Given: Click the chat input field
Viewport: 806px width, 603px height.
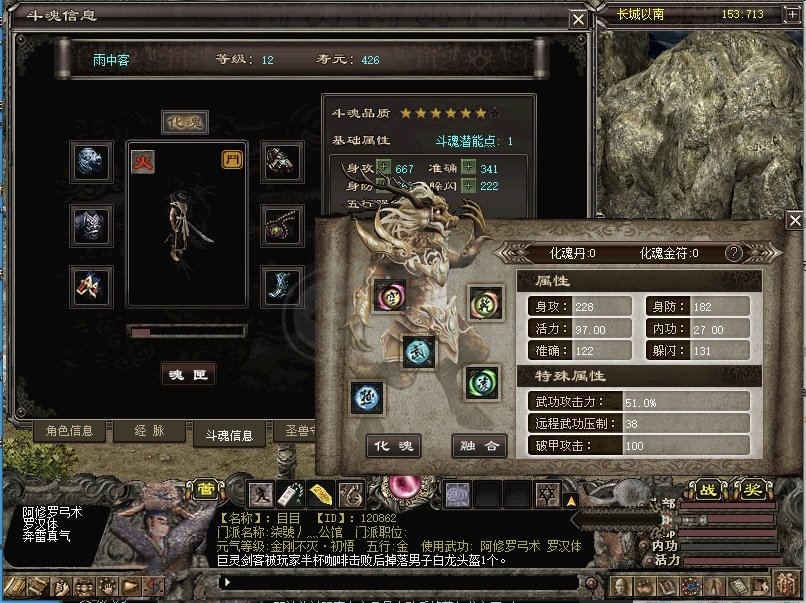Looking at the screenshot, I should click(x=400, y=581).
